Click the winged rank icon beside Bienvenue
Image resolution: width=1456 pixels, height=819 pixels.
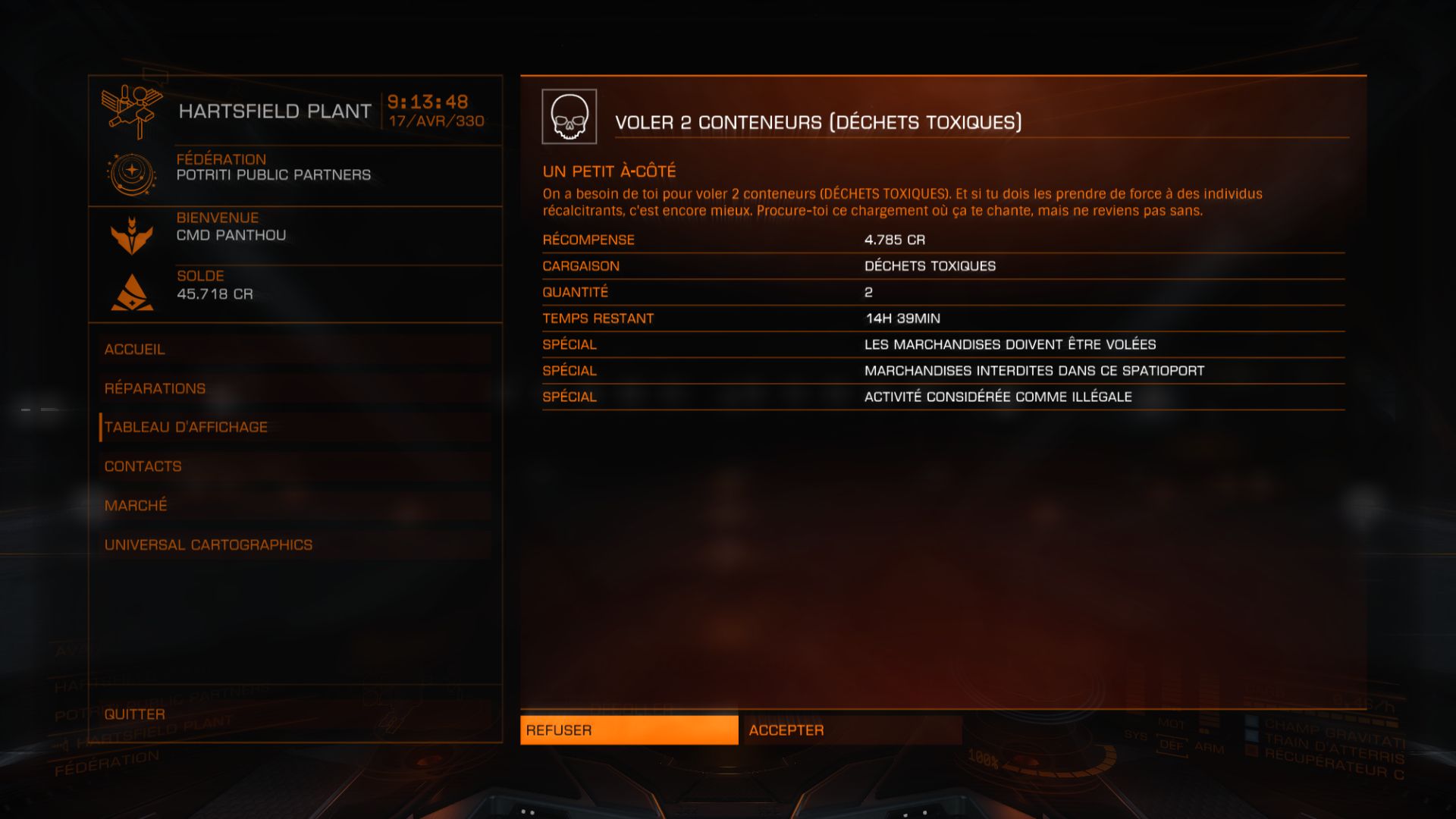[x=133, y=234]
